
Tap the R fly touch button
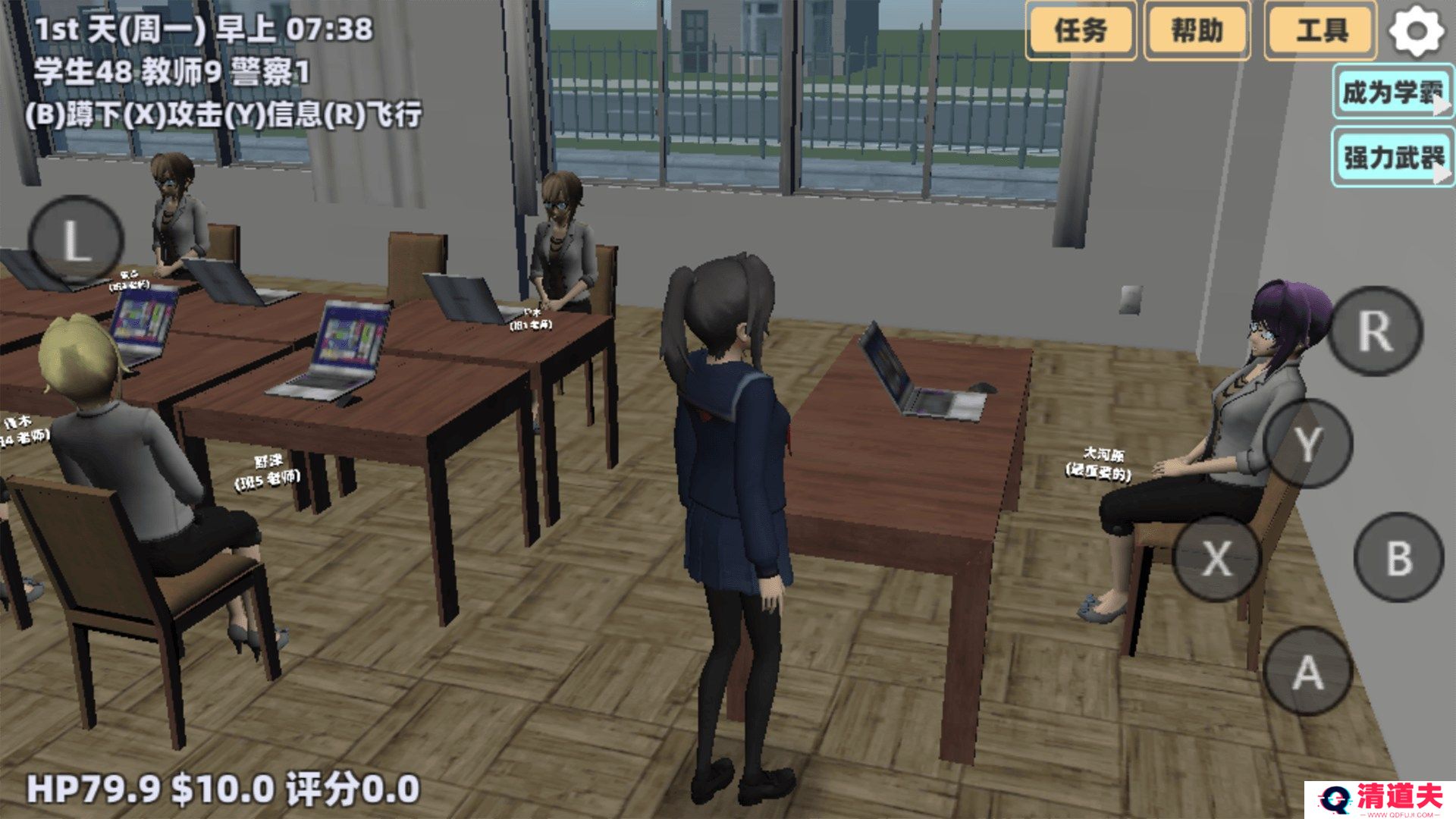[1375, 331]
